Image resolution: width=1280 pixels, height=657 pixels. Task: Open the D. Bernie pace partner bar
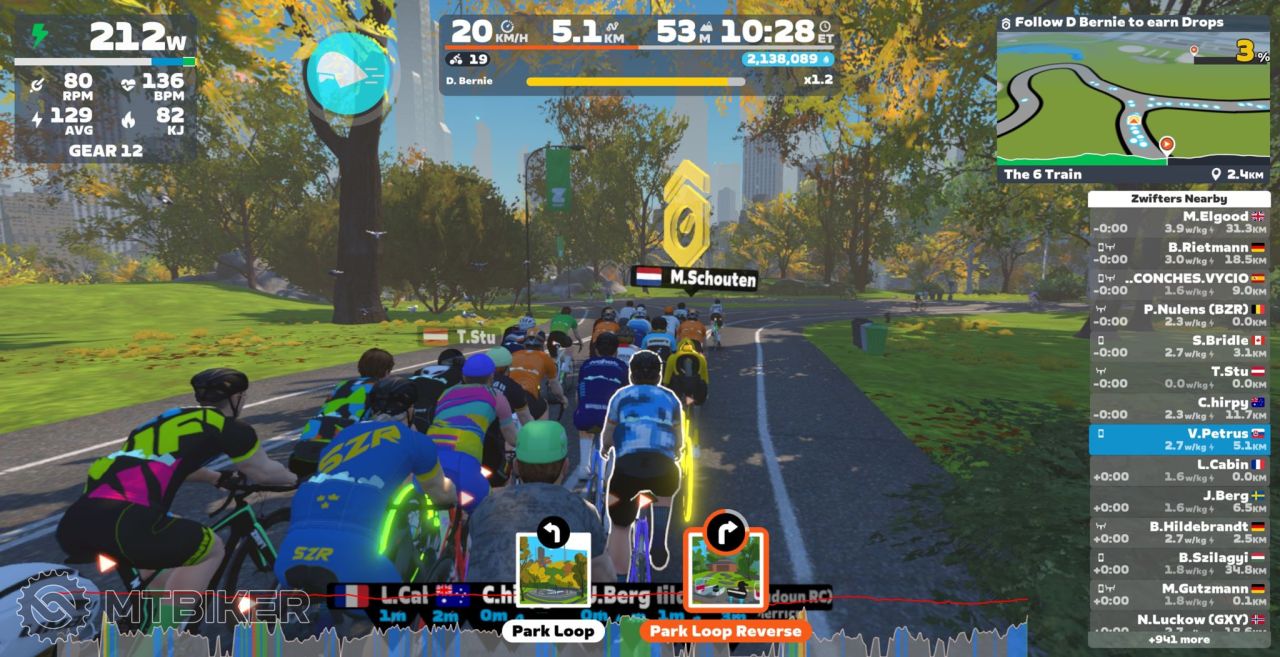[x=635, y=81]
